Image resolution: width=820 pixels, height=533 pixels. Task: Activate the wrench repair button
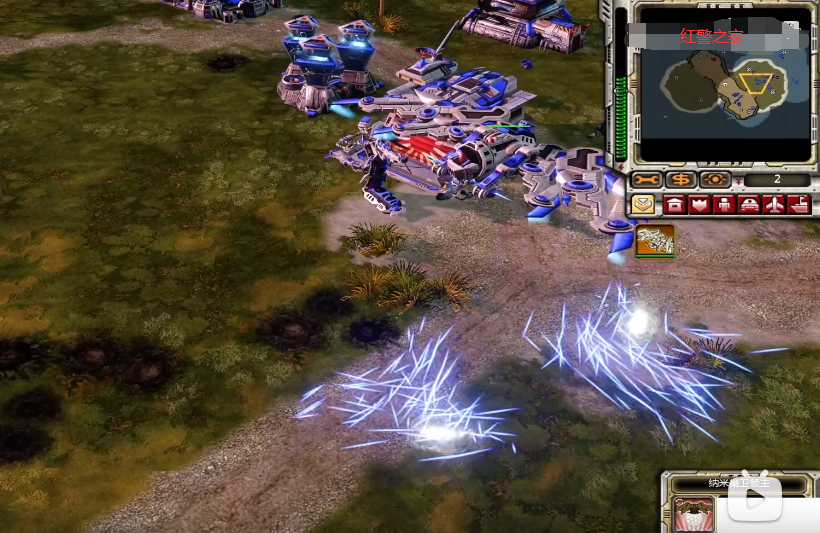[647, 180]
